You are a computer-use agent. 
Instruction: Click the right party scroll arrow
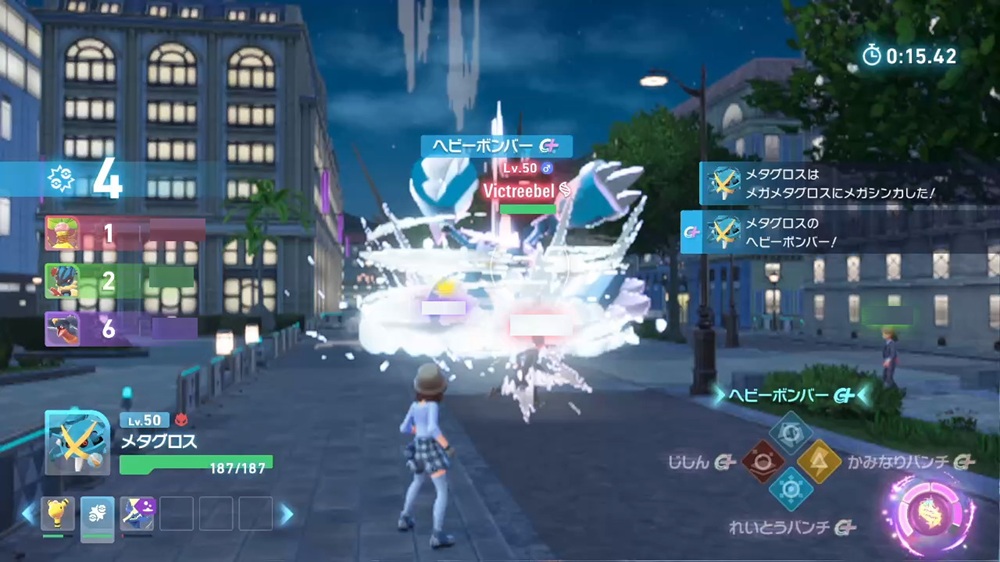[x=287, y=514]
